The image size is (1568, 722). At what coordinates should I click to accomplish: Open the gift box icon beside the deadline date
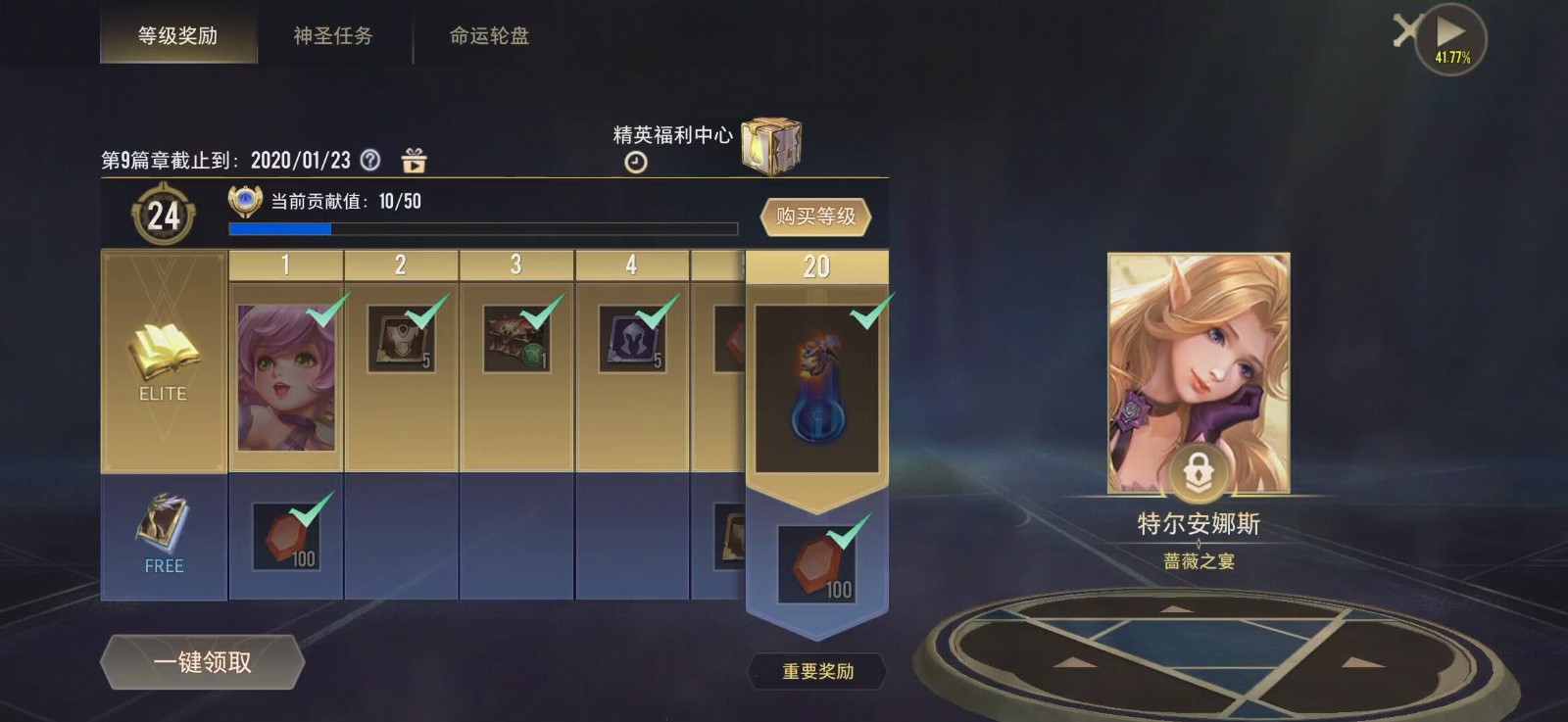pos(413,160)
